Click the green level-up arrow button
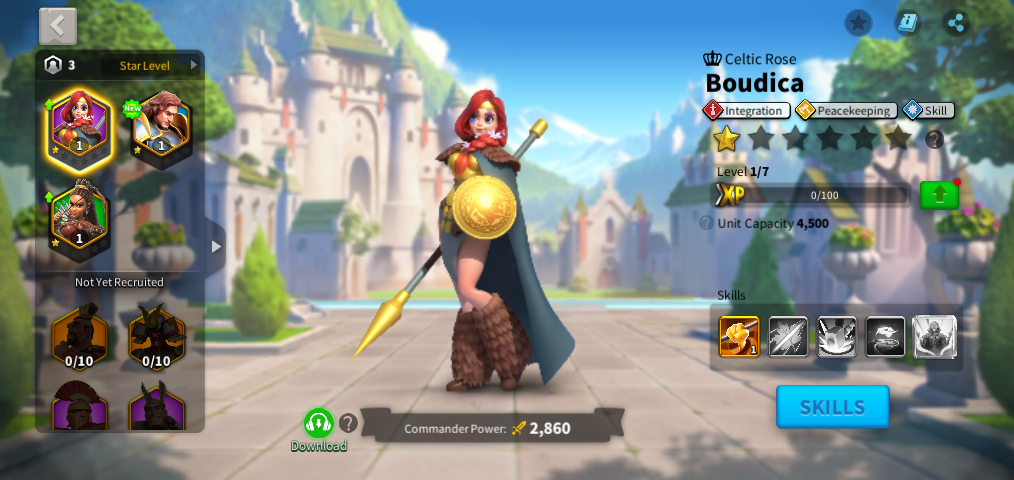 [938, 195]
